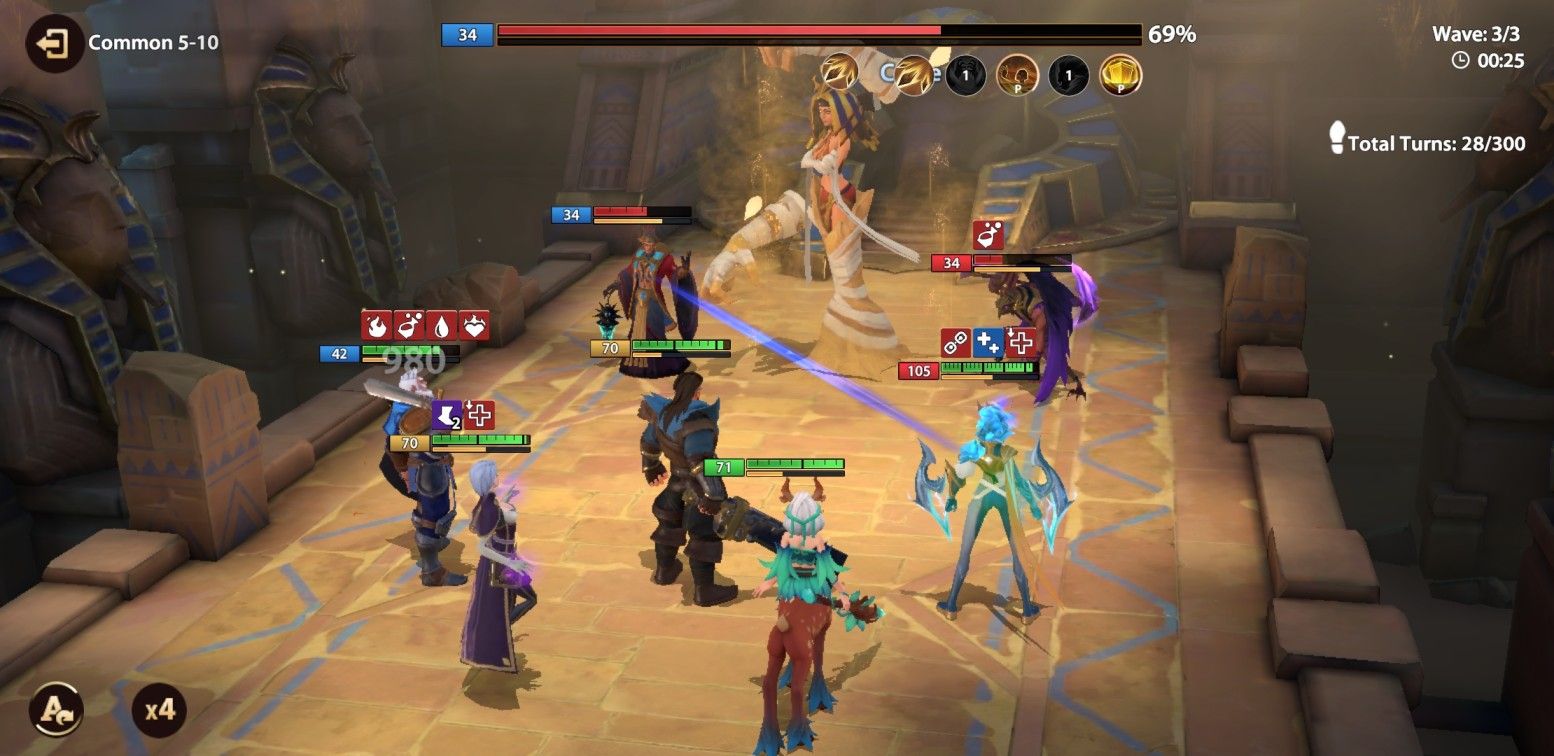The width and height of the screenshot is (1554, 756).
Task: Show the red heart debuff icon
Action: point(474,325)
